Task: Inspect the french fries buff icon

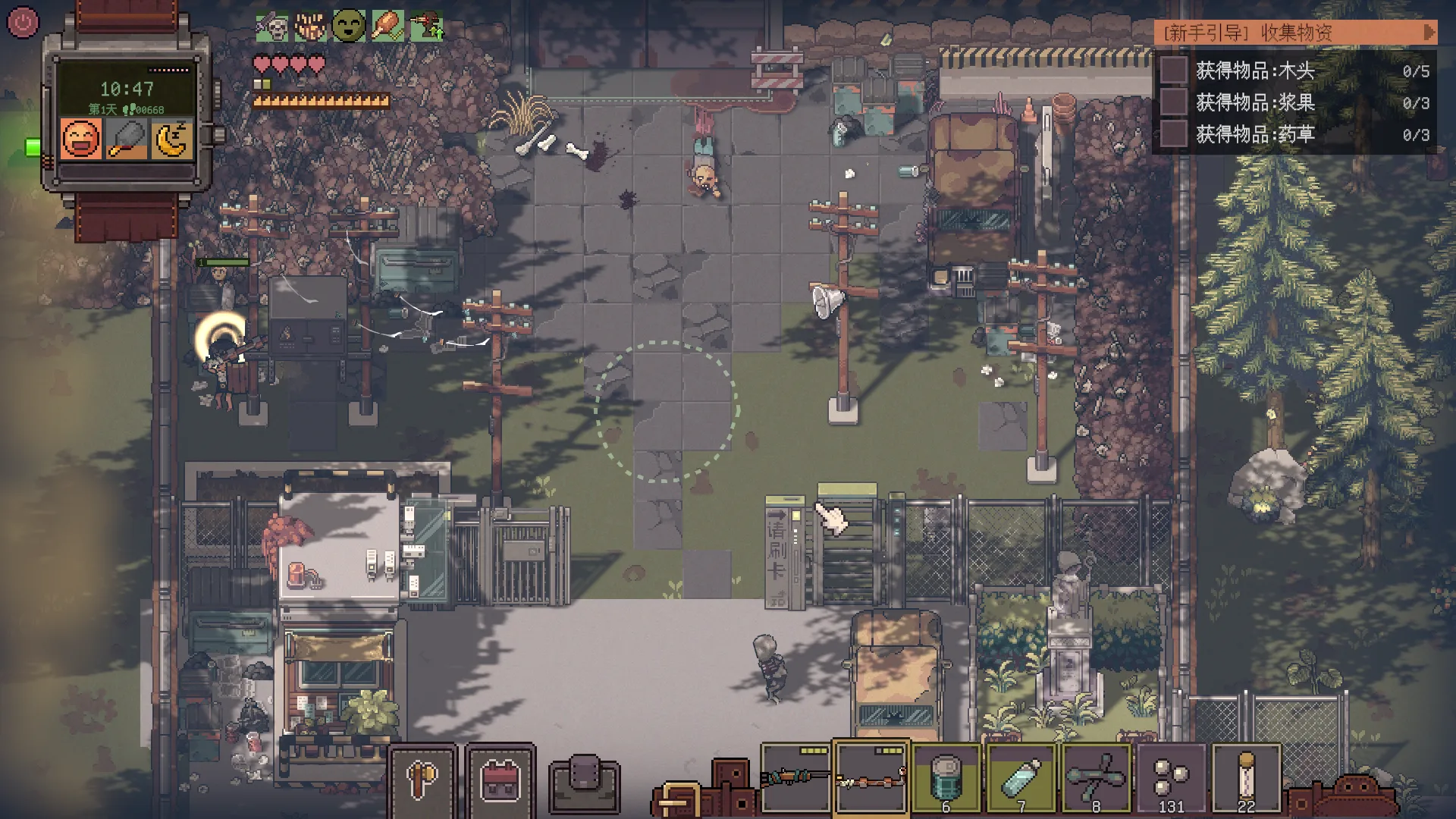Action: click(x=310, y=27)
